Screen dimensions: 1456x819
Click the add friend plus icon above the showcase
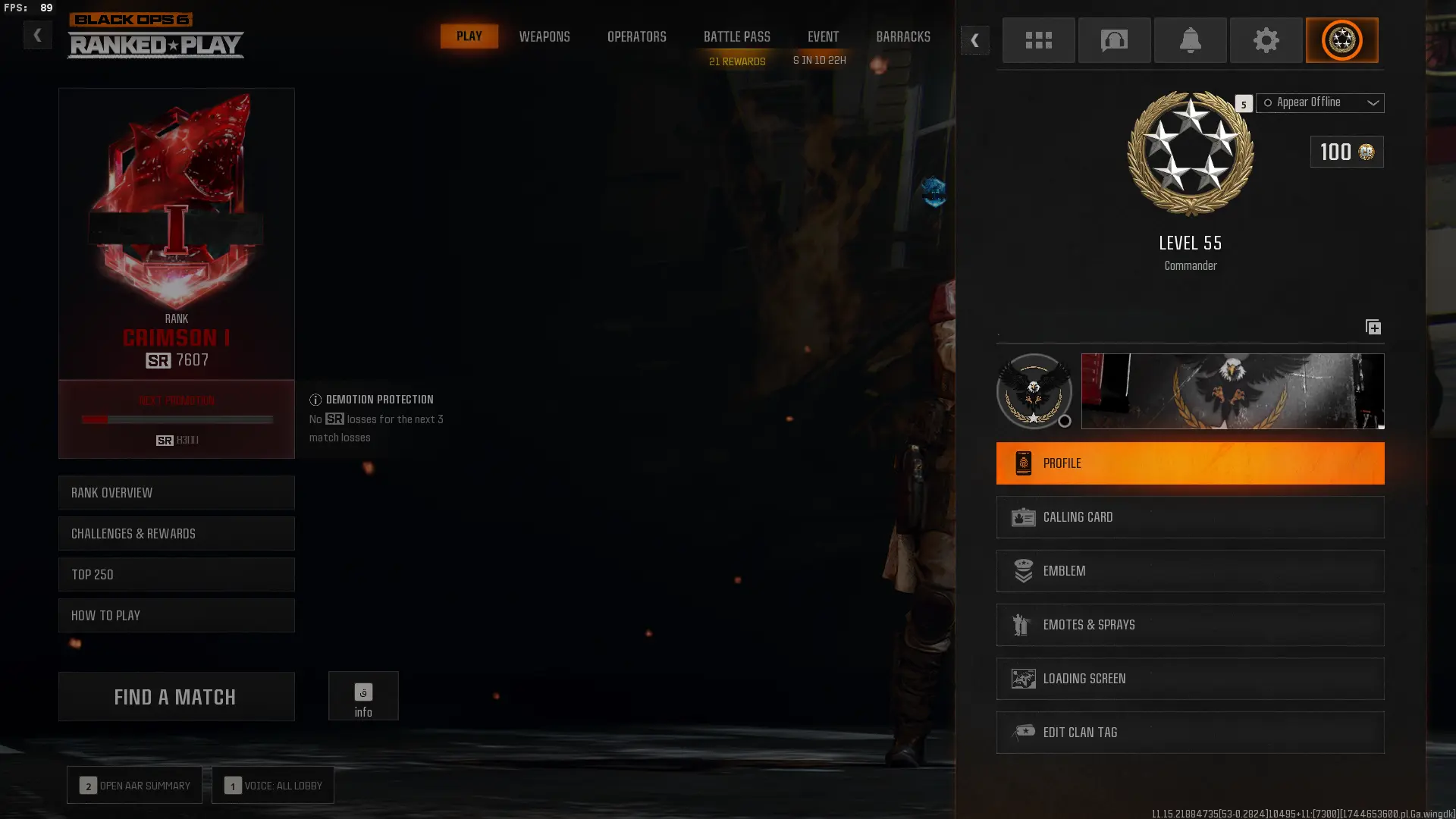[x=1373, y=327]
